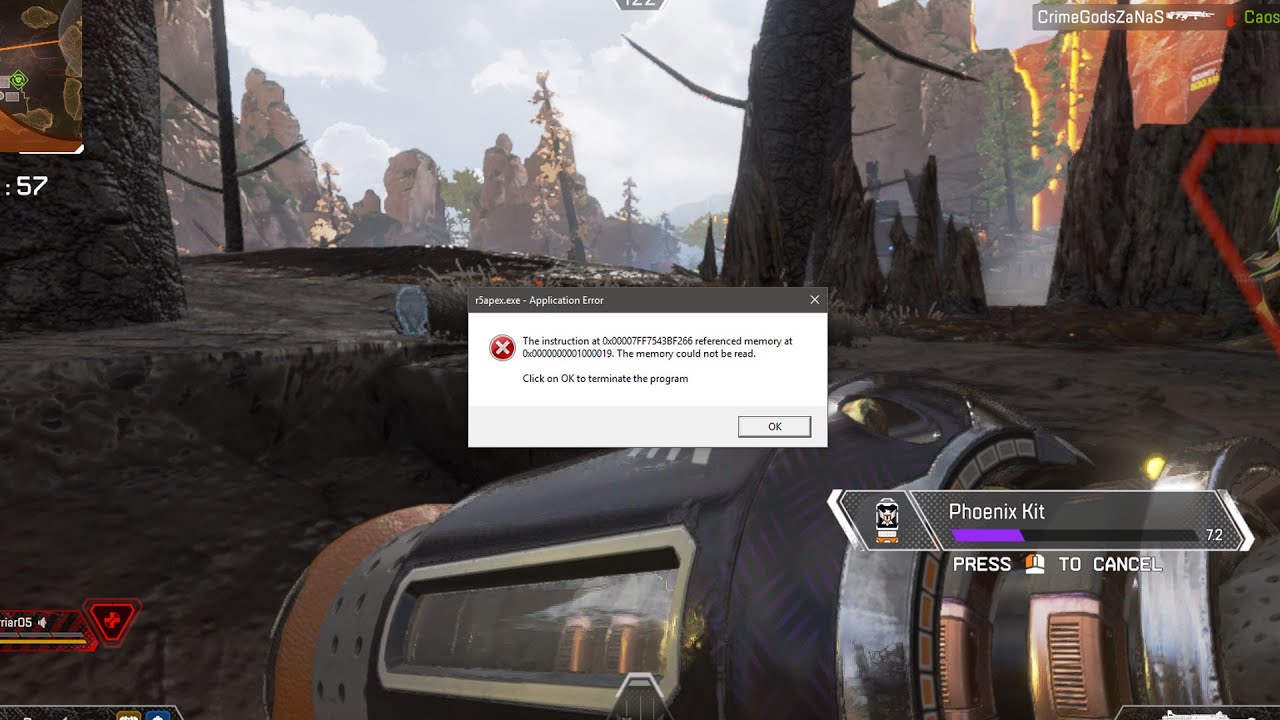Click the red healing cross knockdown icon

click(x=112, y=621)
